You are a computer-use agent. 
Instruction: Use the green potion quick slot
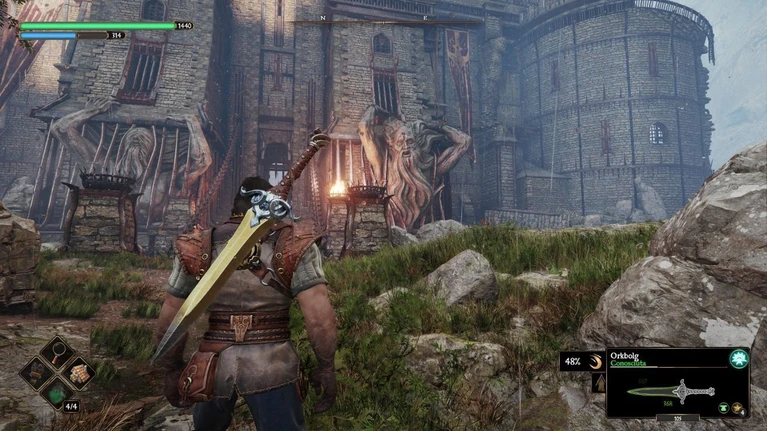click(x=57, y=396)
